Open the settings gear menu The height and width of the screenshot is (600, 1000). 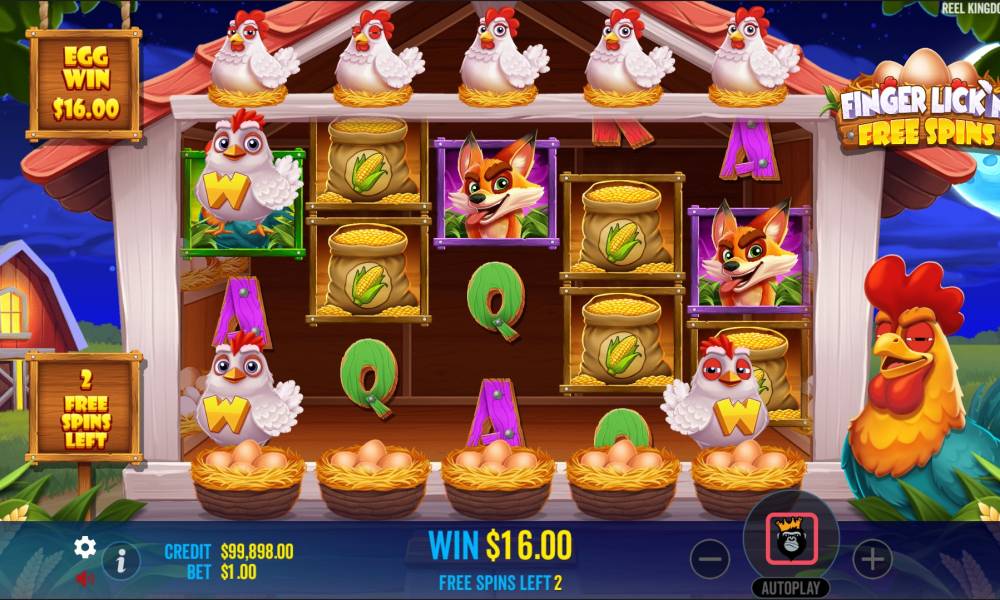(x=85, y=546)
